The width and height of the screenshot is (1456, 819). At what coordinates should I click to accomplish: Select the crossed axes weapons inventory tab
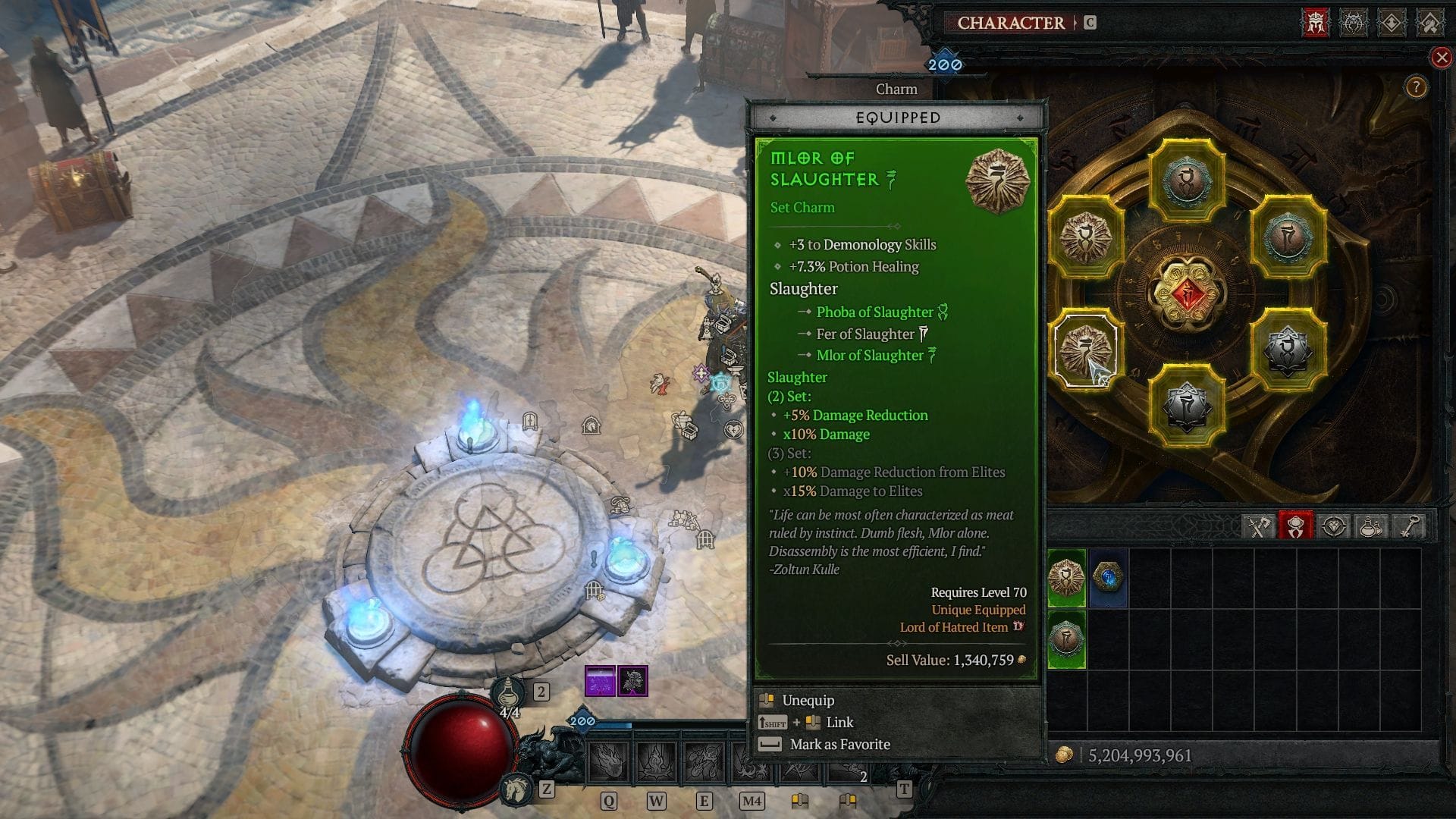(x=1259, y=525)
